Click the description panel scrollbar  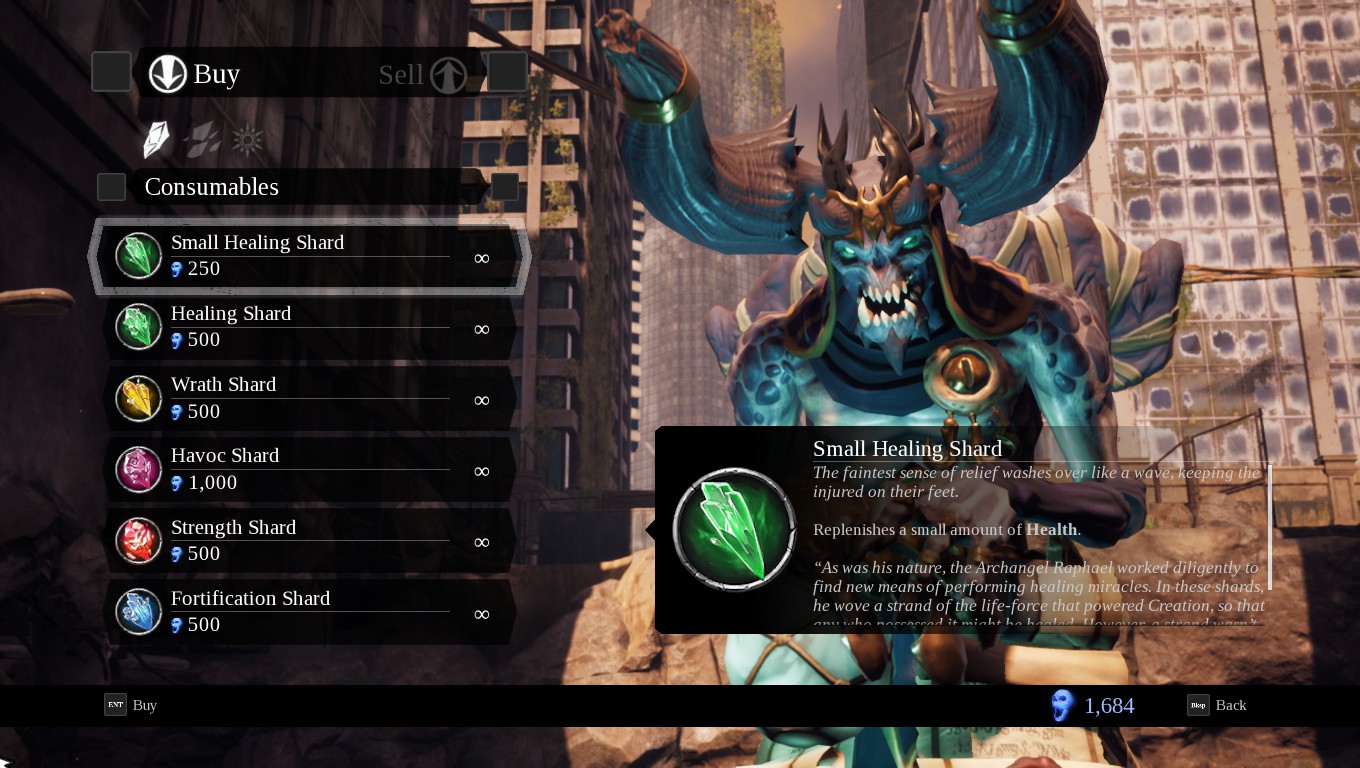1270,525
